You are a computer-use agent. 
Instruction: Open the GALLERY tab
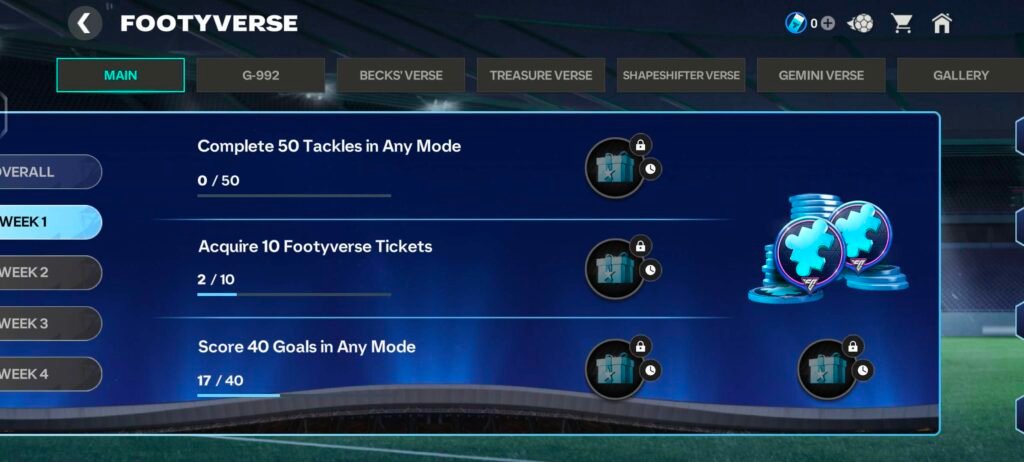[960, 75]
